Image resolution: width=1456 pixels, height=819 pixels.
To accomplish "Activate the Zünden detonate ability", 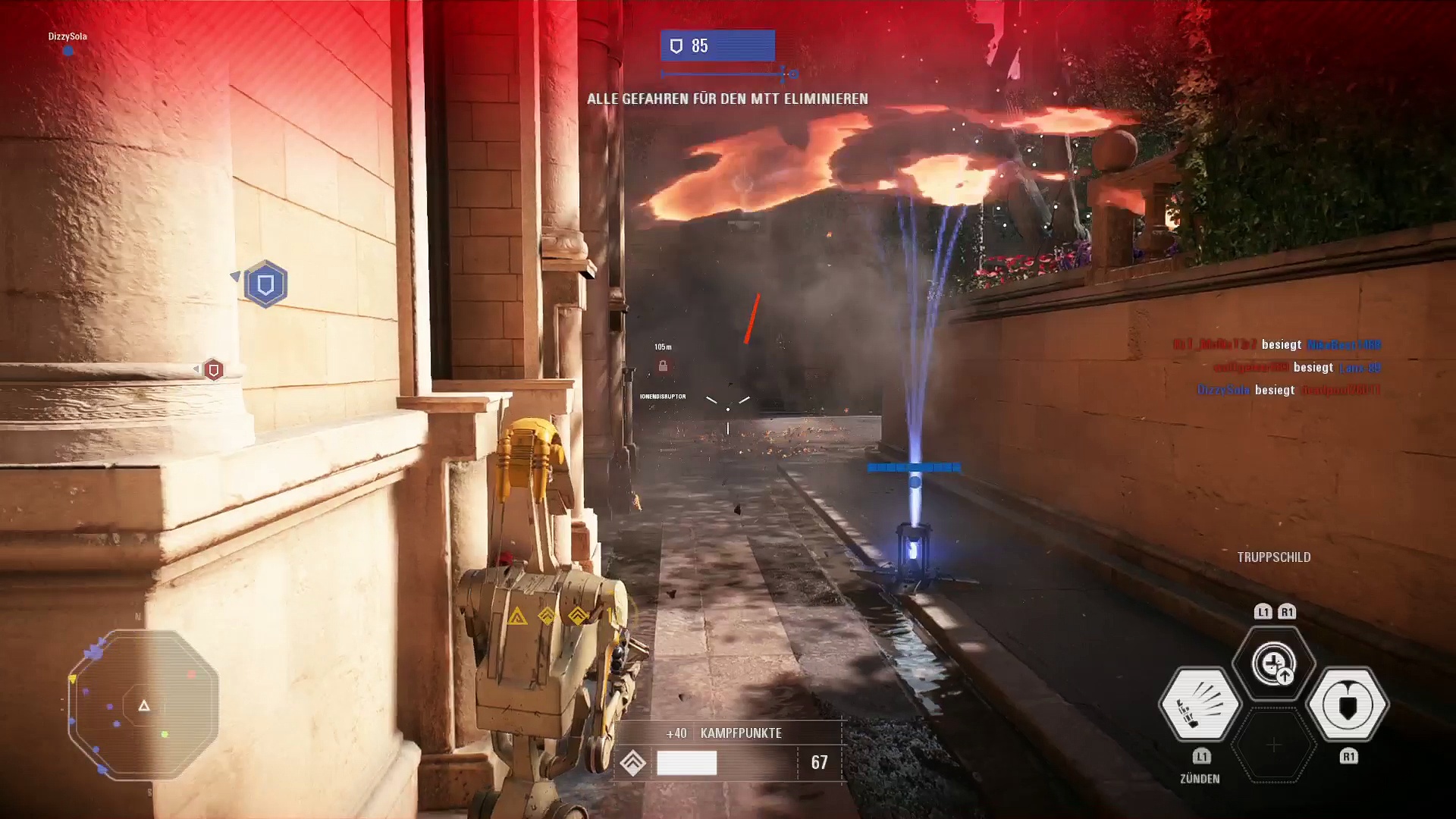I will click(x=1200, y=704).
